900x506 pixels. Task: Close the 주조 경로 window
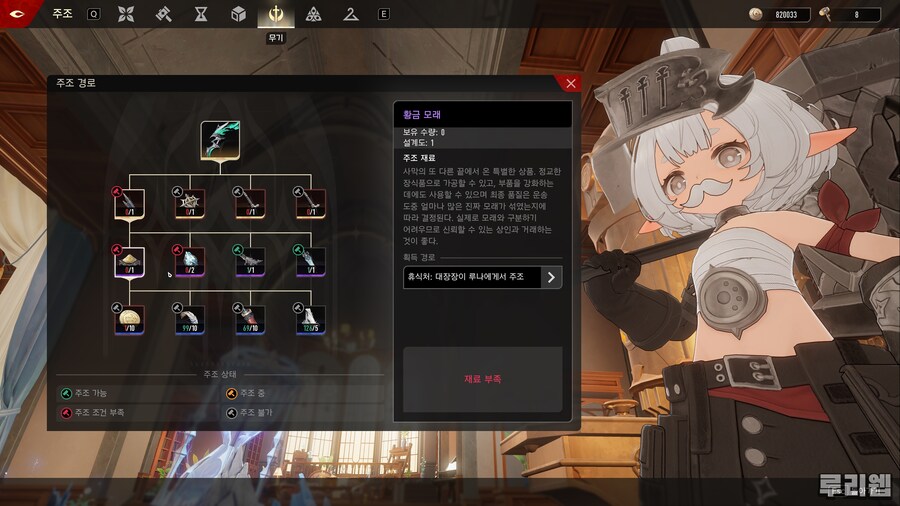click(571, 84)
